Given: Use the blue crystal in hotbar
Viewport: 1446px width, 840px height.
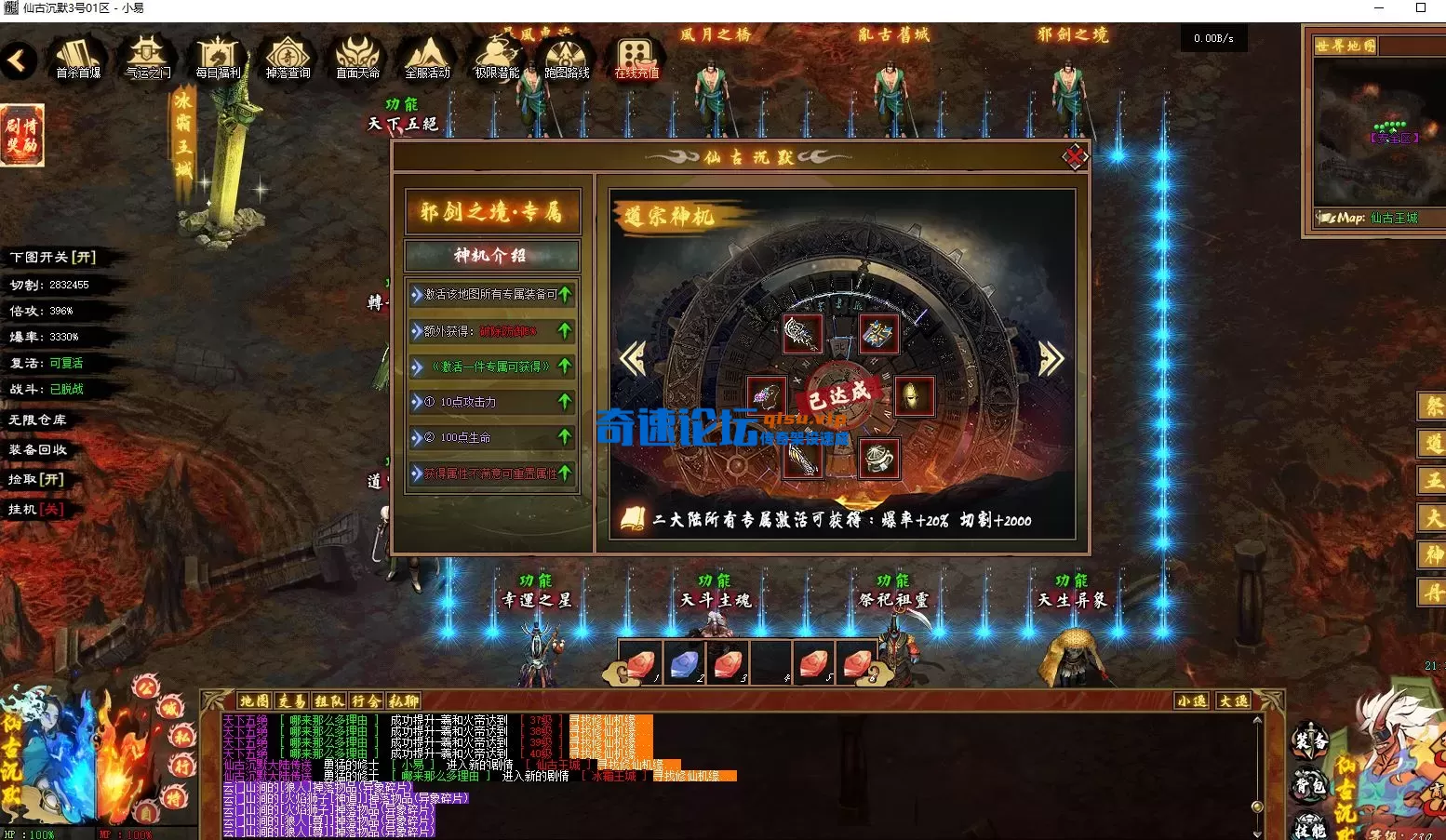Looking at the screenshot, I should coord(685,663).
